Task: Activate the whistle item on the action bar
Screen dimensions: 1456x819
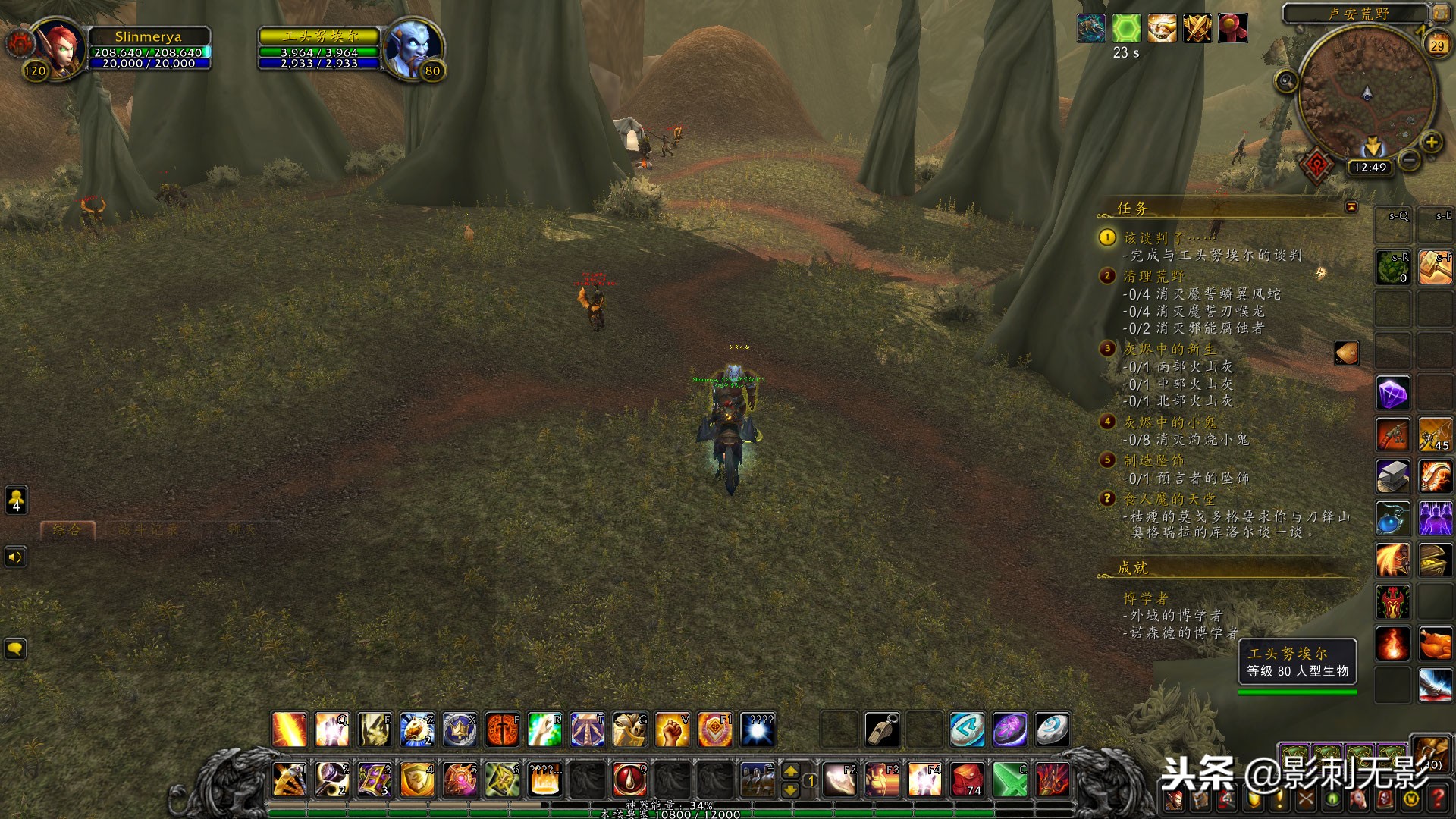Action: click(x=882, y=730)
